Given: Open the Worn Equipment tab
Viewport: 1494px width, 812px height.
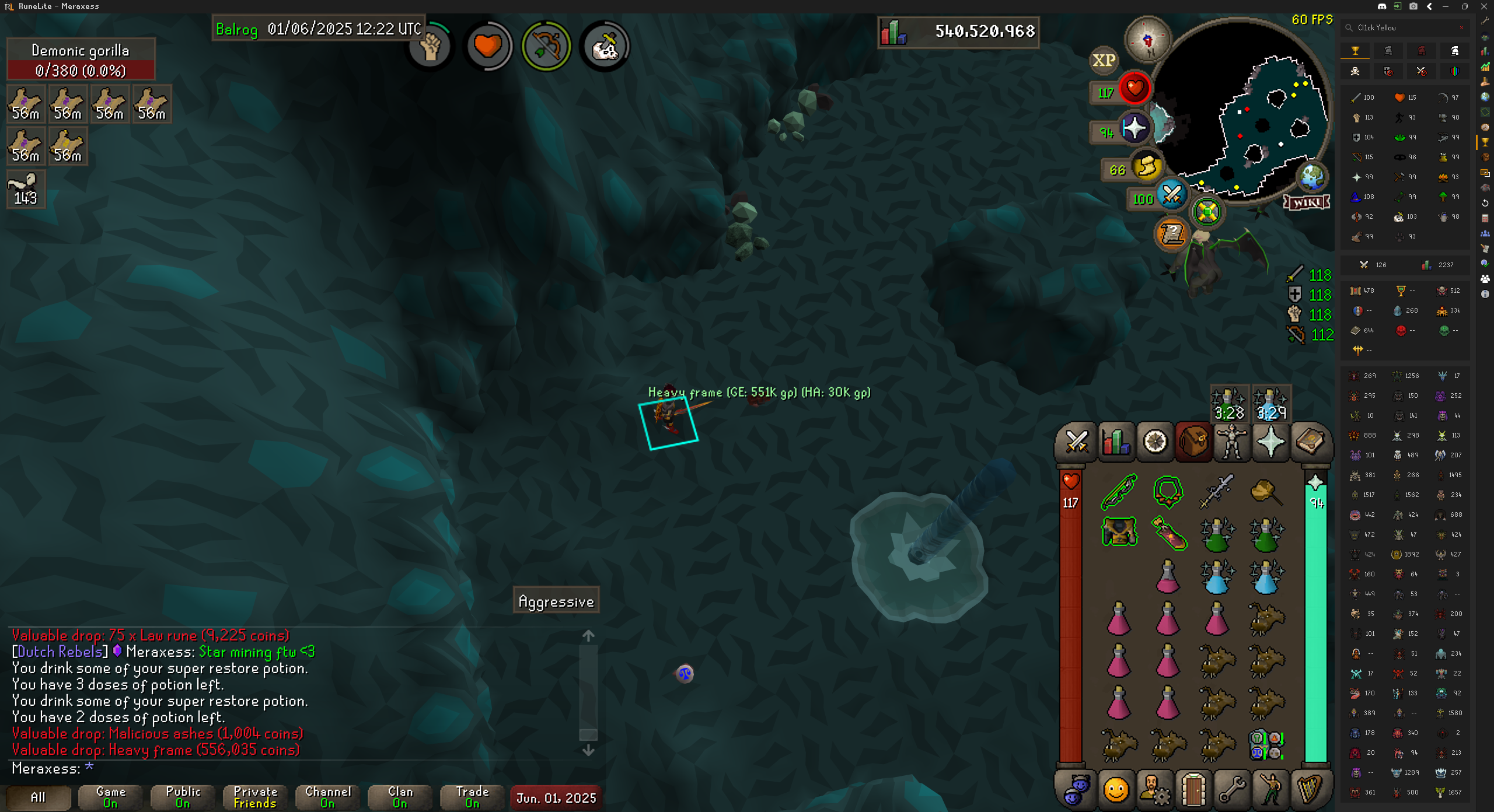Looking at the screenshot, I should (x=1232, y=442).
